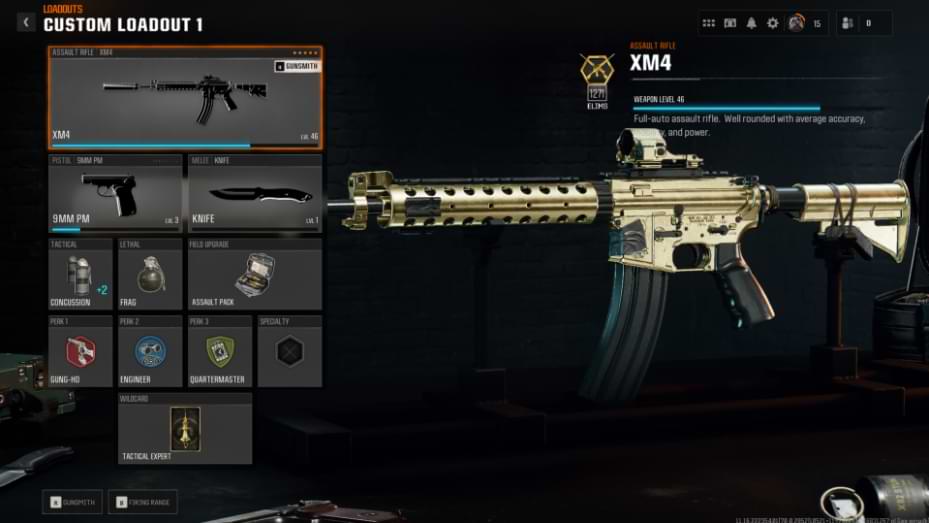Select the Frag lethal slot

(x=150, y=274)
